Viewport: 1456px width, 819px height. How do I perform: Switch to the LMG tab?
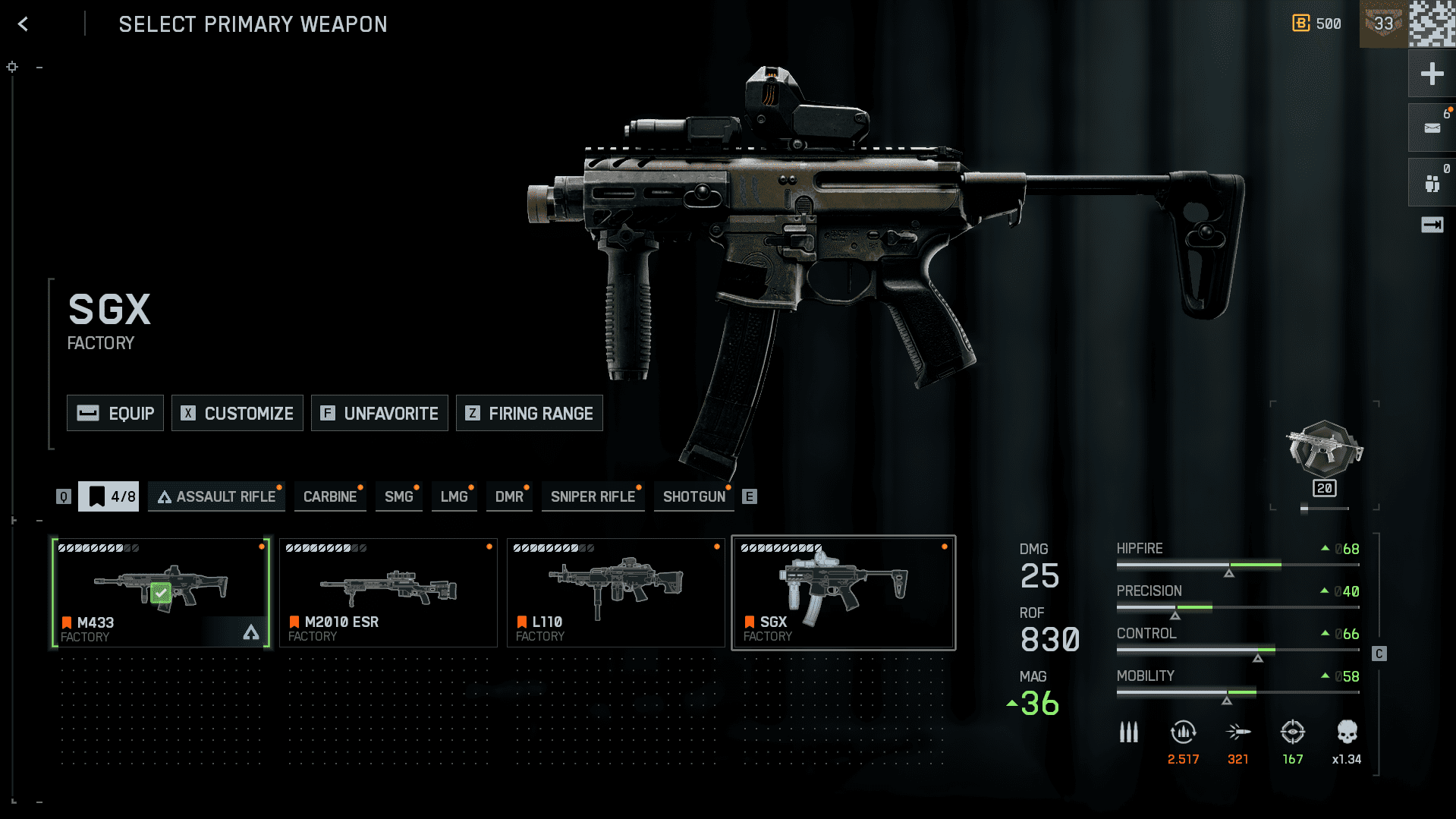coord(454,496)
